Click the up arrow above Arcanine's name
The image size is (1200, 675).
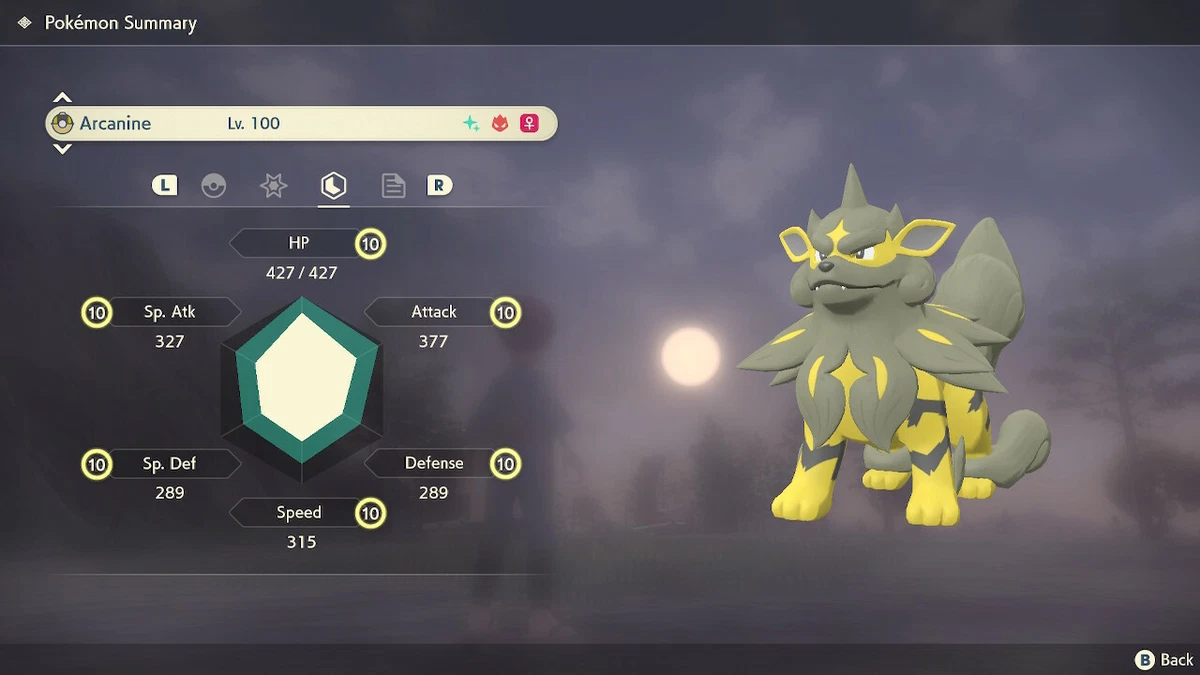pyautogui.click(x=62, y=98)
